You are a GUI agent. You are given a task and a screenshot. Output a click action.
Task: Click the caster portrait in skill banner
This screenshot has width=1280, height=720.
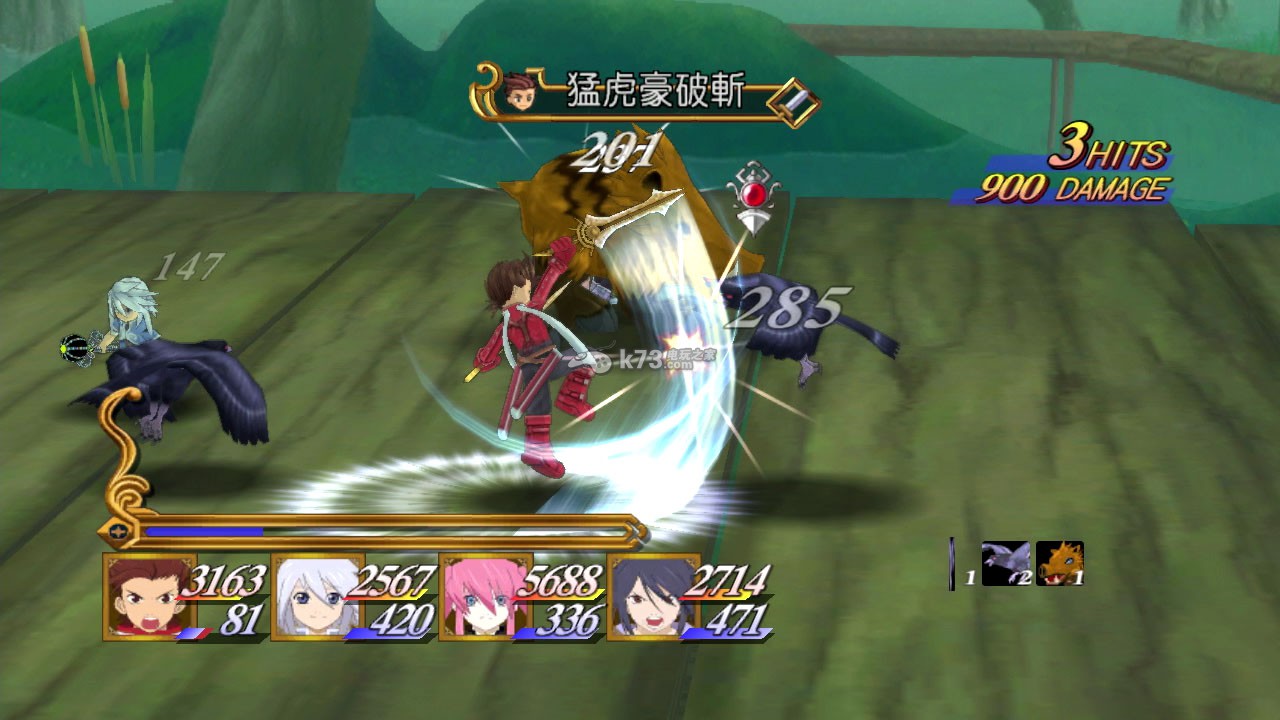[519, 92]
